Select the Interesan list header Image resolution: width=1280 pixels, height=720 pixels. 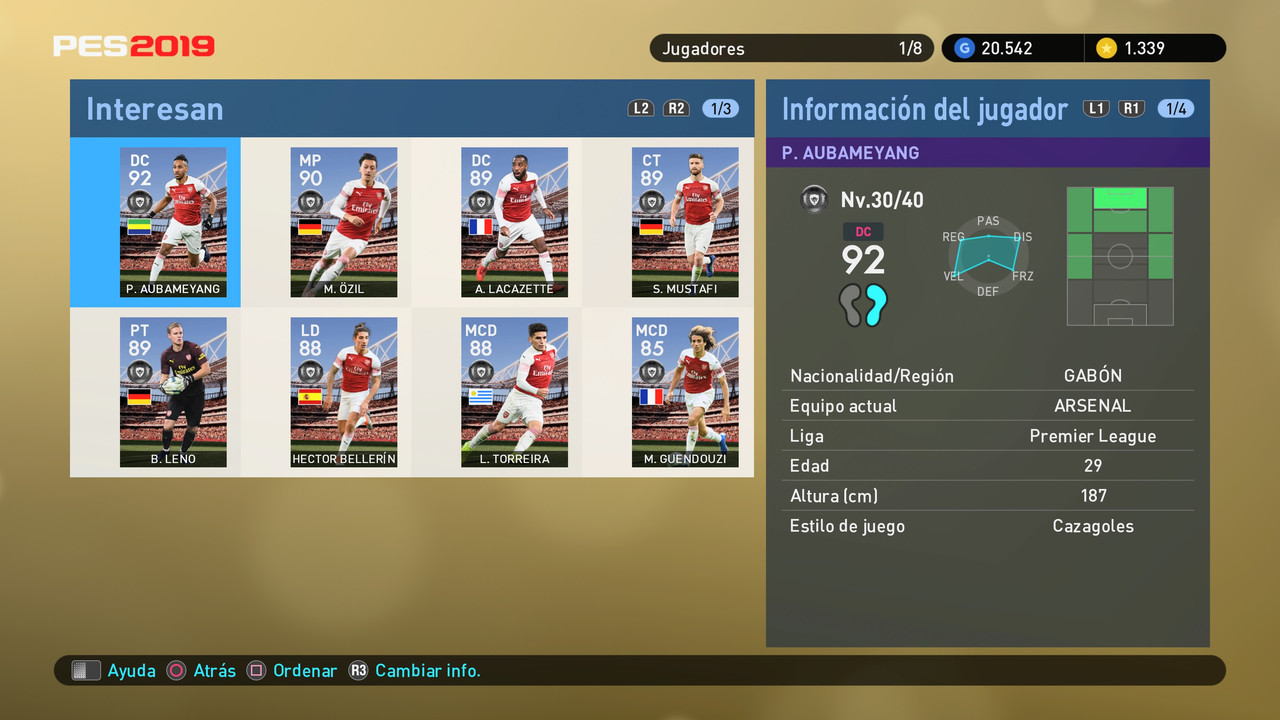click(154, 109)
